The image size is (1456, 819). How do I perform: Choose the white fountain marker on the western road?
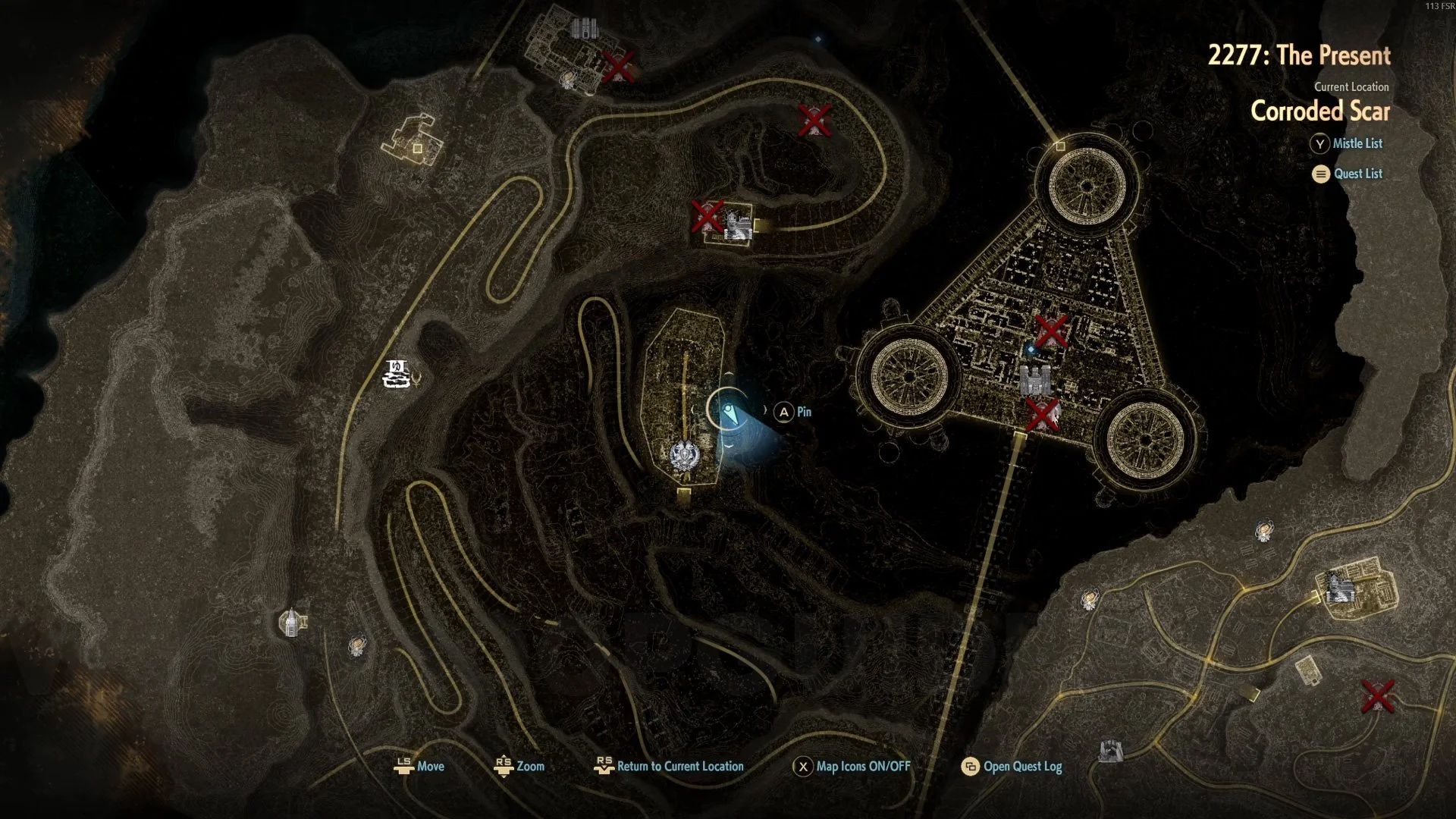tap(397, 374)
